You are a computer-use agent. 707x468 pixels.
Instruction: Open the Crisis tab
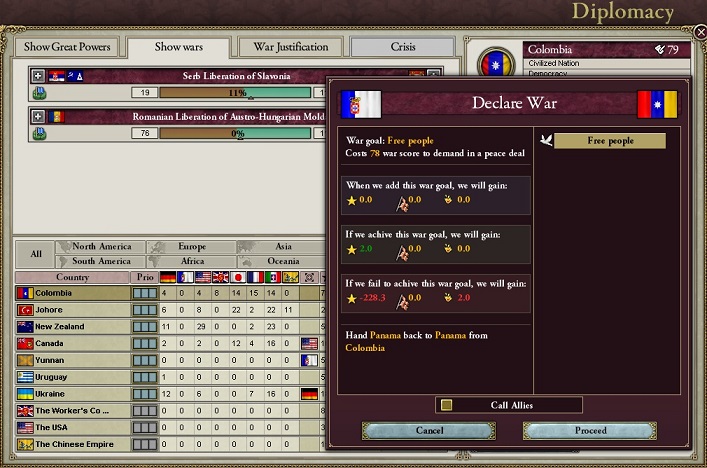[x=403, y=47]
